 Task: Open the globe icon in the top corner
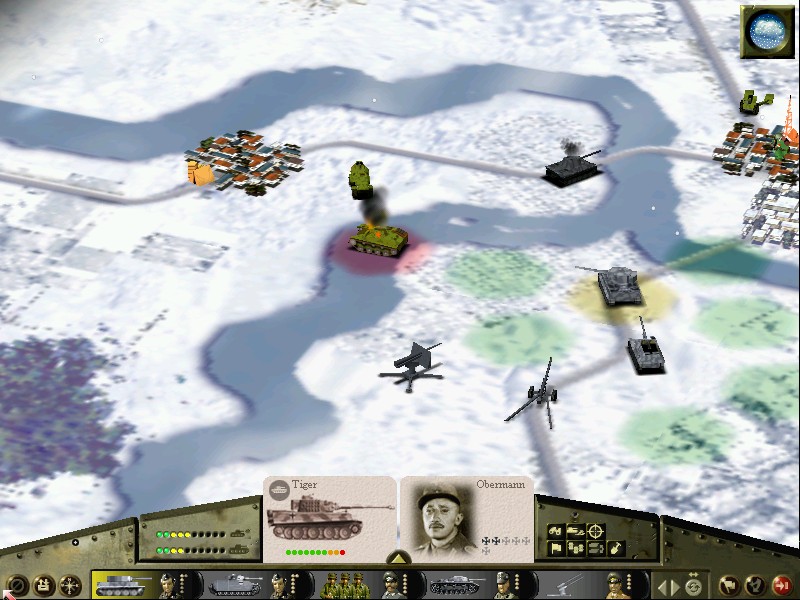pyautogui.click(x=767, y=31)
